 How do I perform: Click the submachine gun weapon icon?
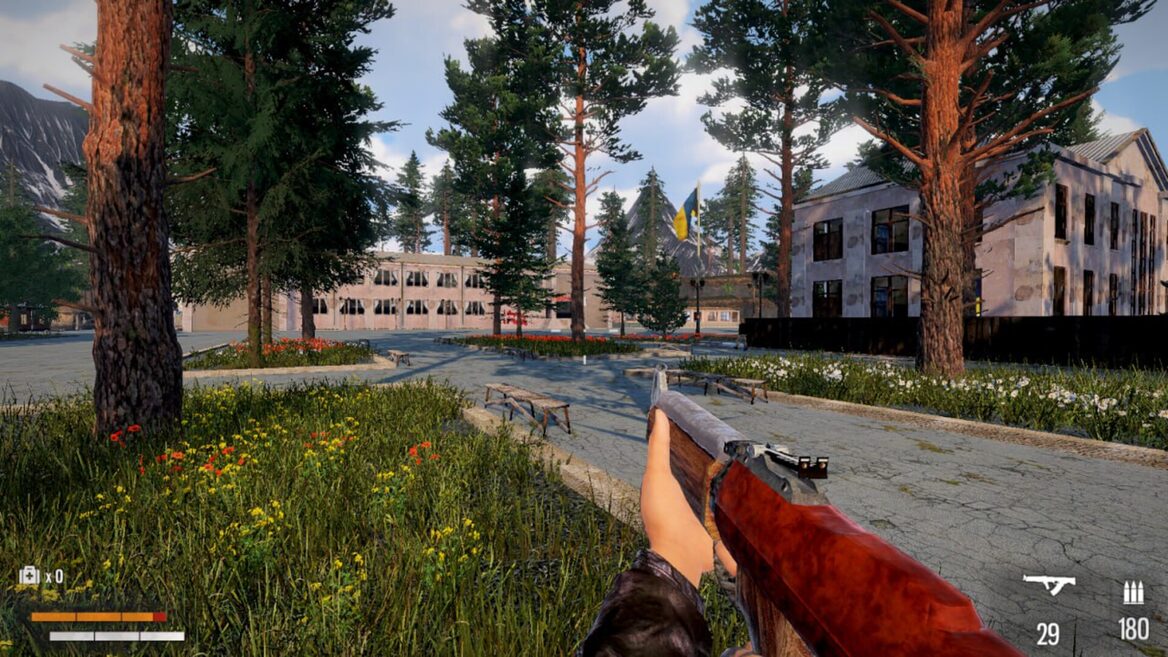(1048, 584)
